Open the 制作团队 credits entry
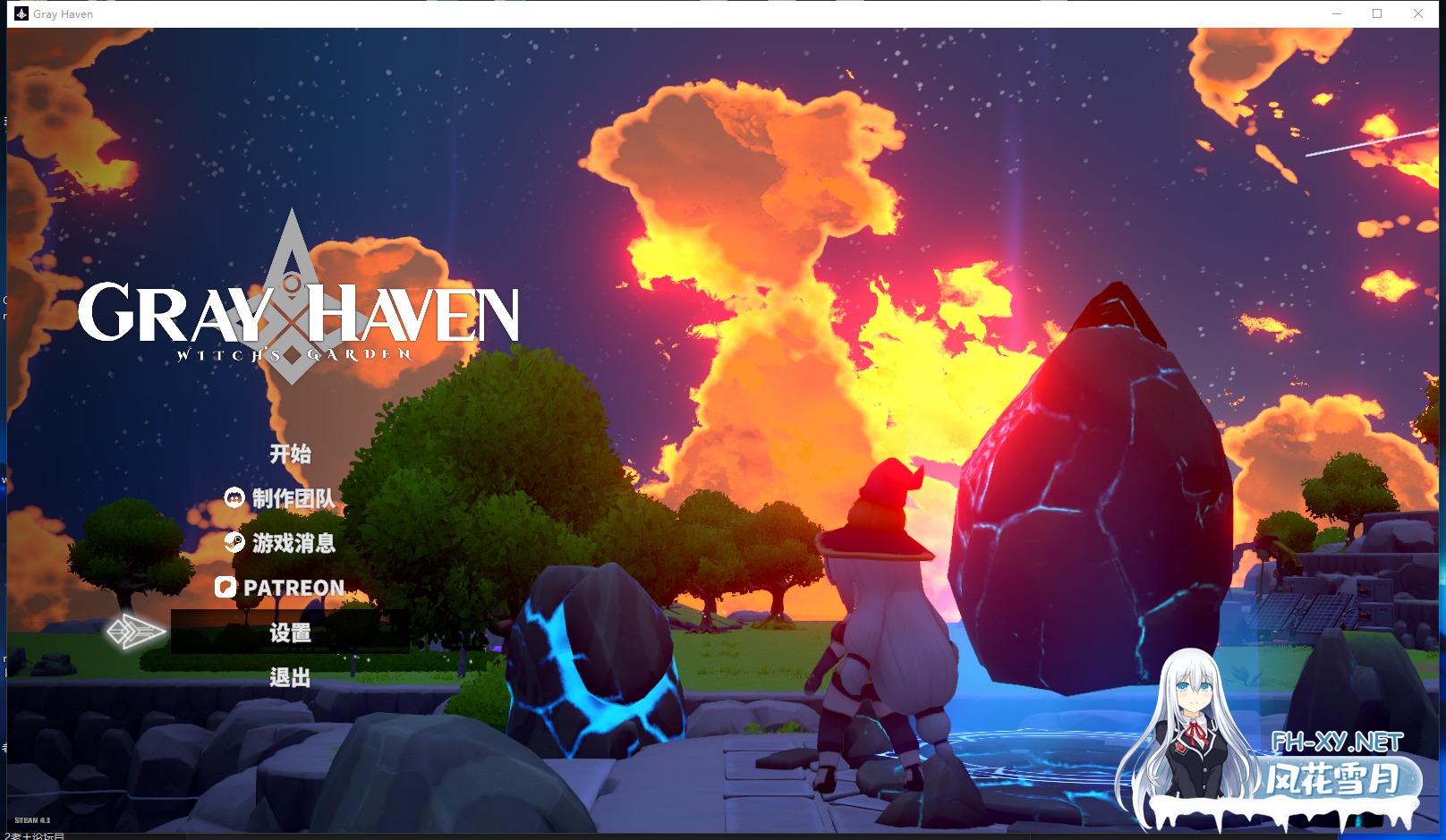The height and width of the screenshot is (840, 1446). pos(293,498)
